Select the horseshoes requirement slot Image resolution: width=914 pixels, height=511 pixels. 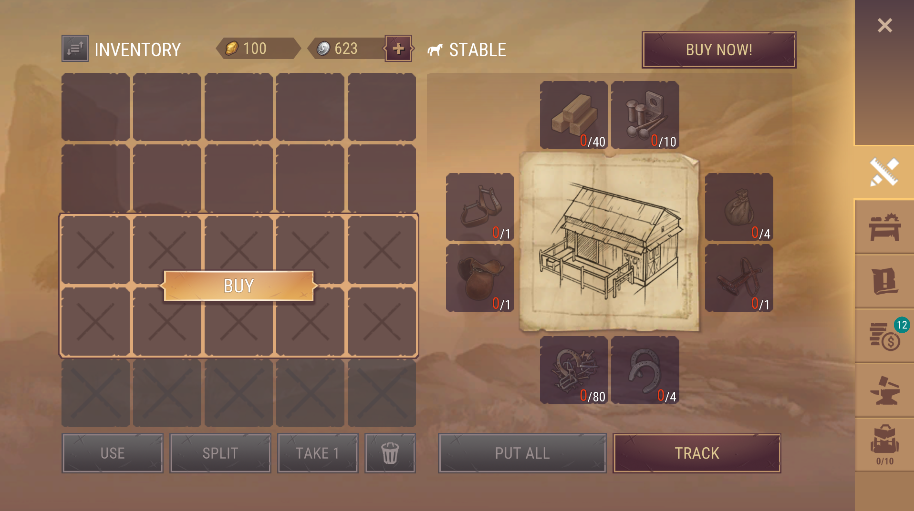point(645,370)
